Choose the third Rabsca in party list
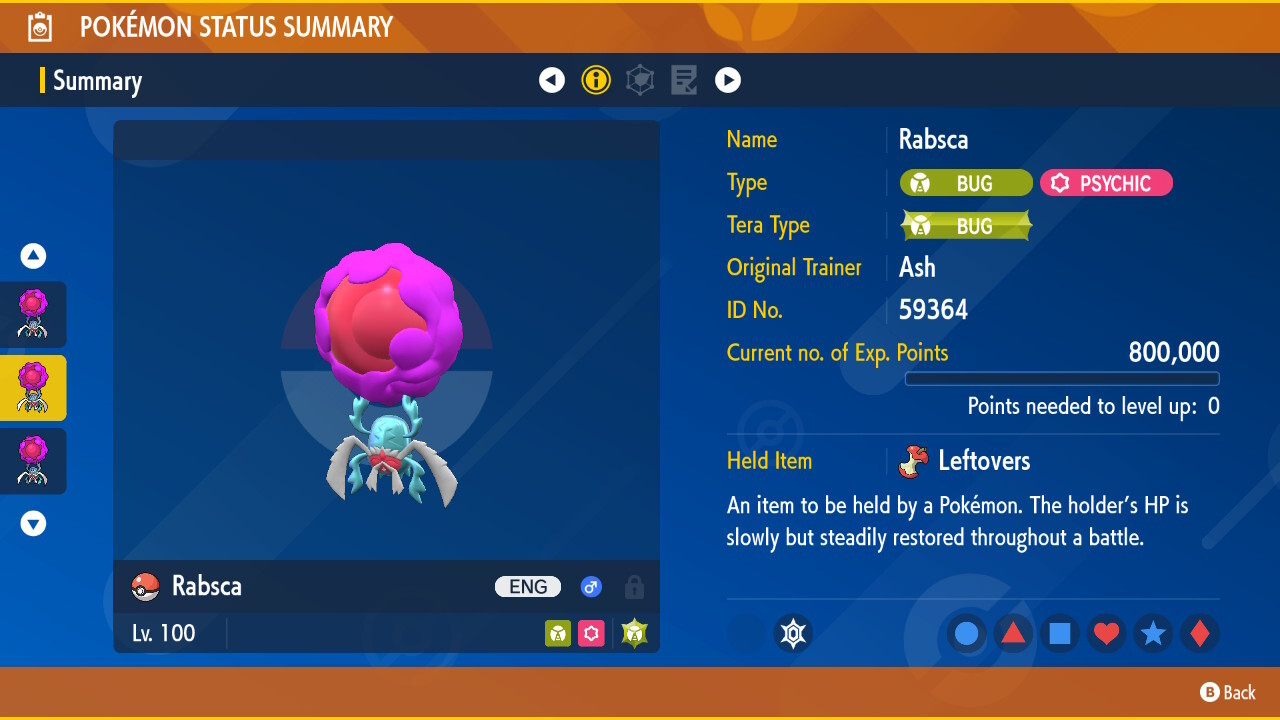The height and width of the screenshot is (720, 1280). tap(34, 461)
